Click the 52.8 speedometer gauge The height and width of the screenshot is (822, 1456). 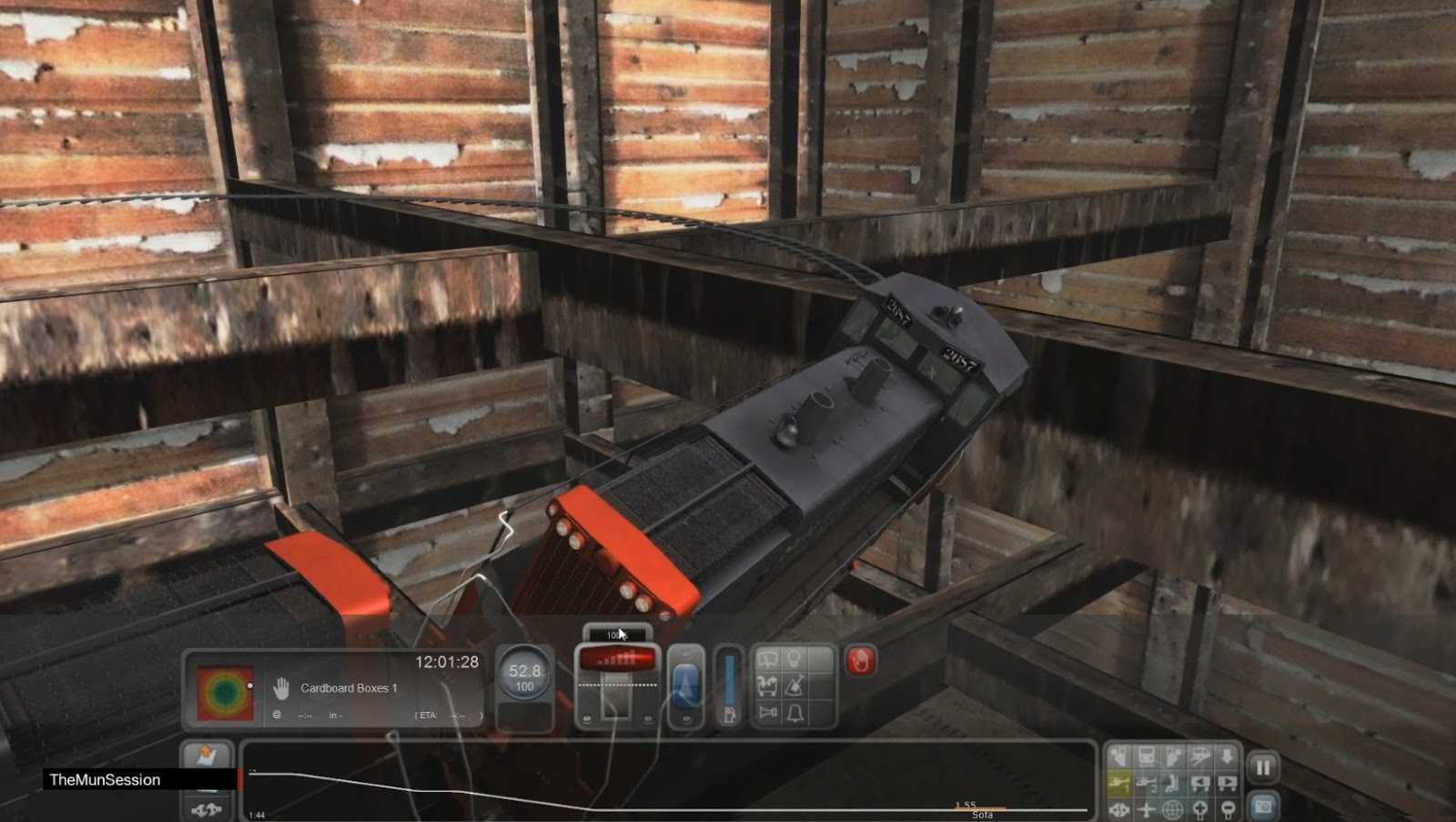(x=525, y=671)
